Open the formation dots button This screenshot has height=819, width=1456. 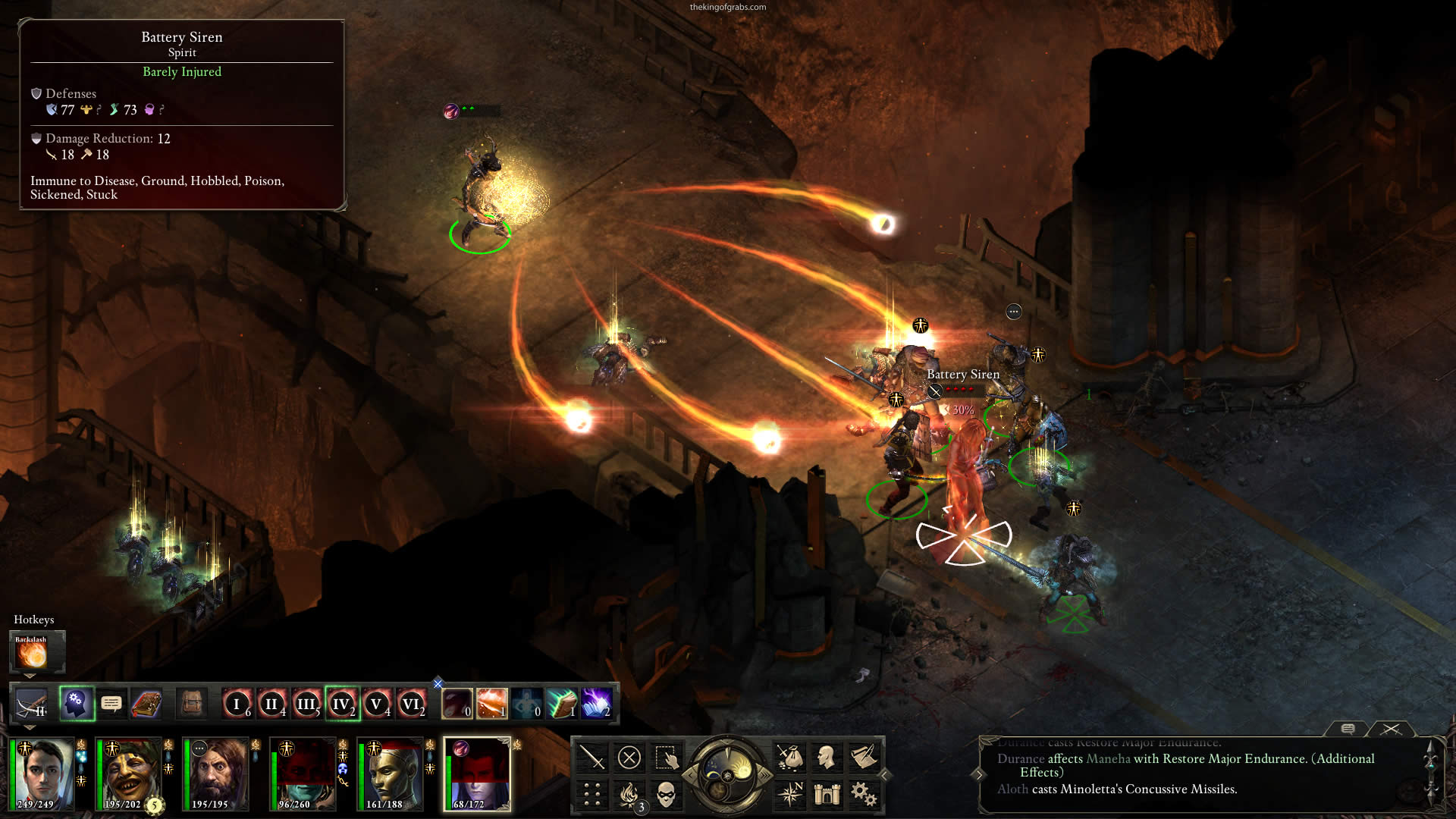tap(592, 795)
